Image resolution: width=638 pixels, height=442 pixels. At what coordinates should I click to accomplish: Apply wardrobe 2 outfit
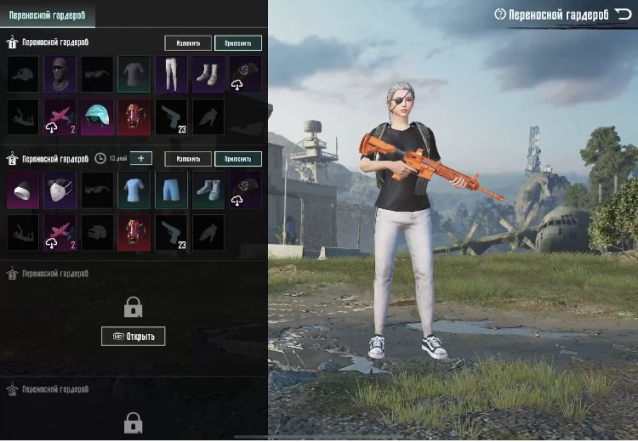[x=238, y=158]
